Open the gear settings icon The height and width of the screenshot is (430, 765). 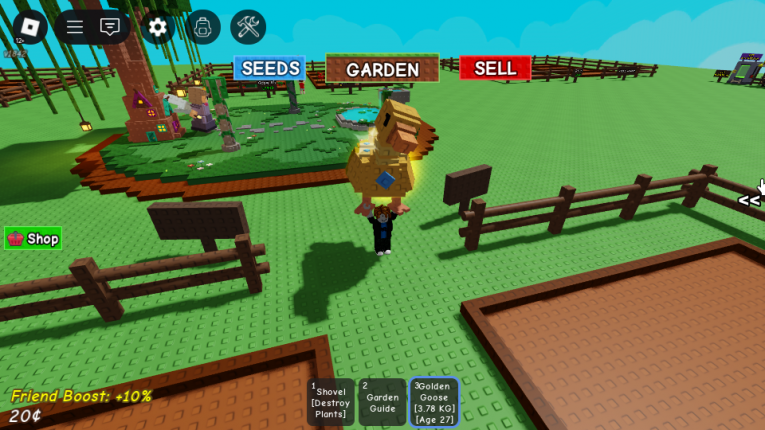[157, 27]
